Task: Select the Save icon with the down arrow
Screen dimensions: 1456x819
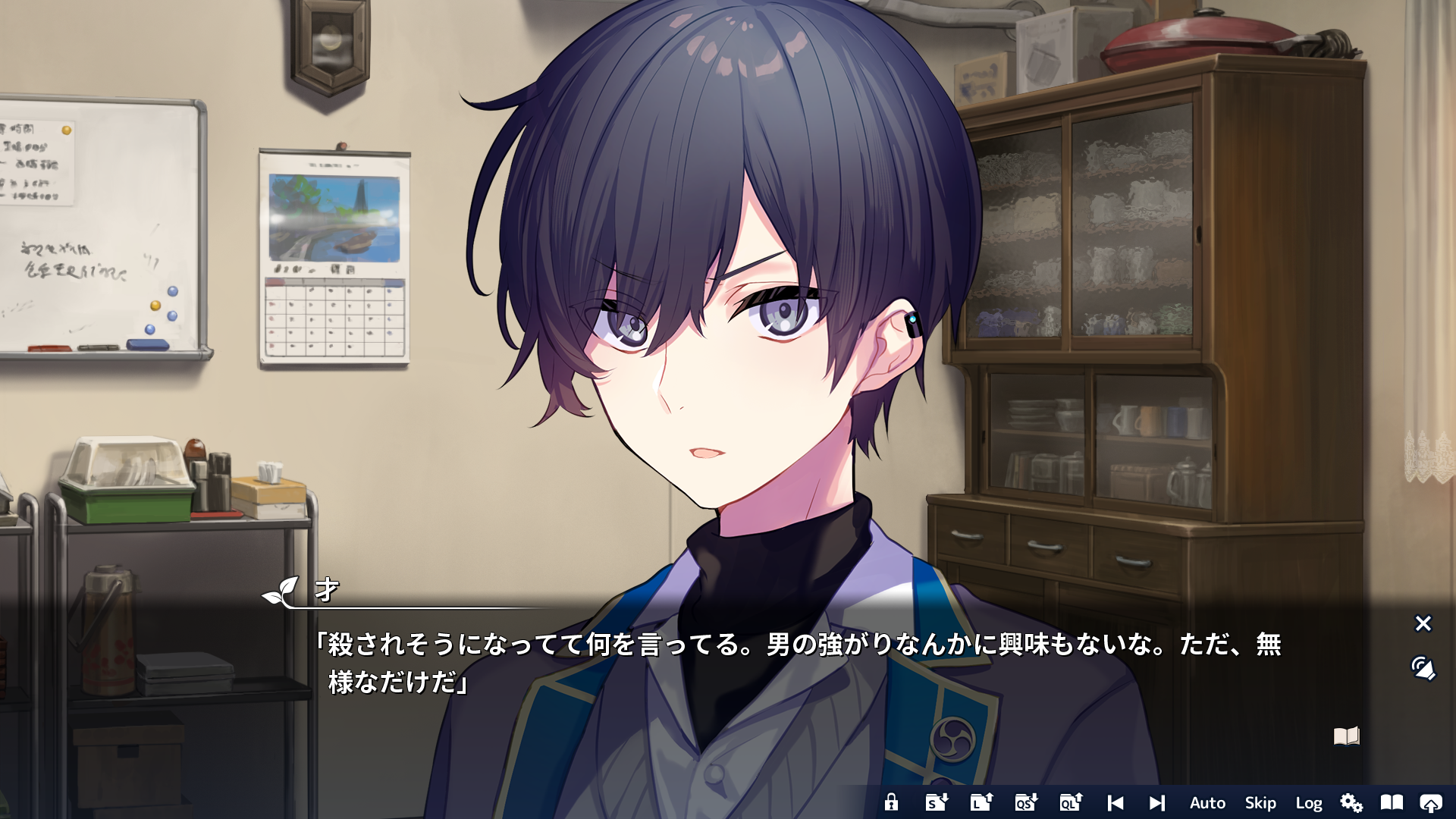Action: [x=936, y=802]
